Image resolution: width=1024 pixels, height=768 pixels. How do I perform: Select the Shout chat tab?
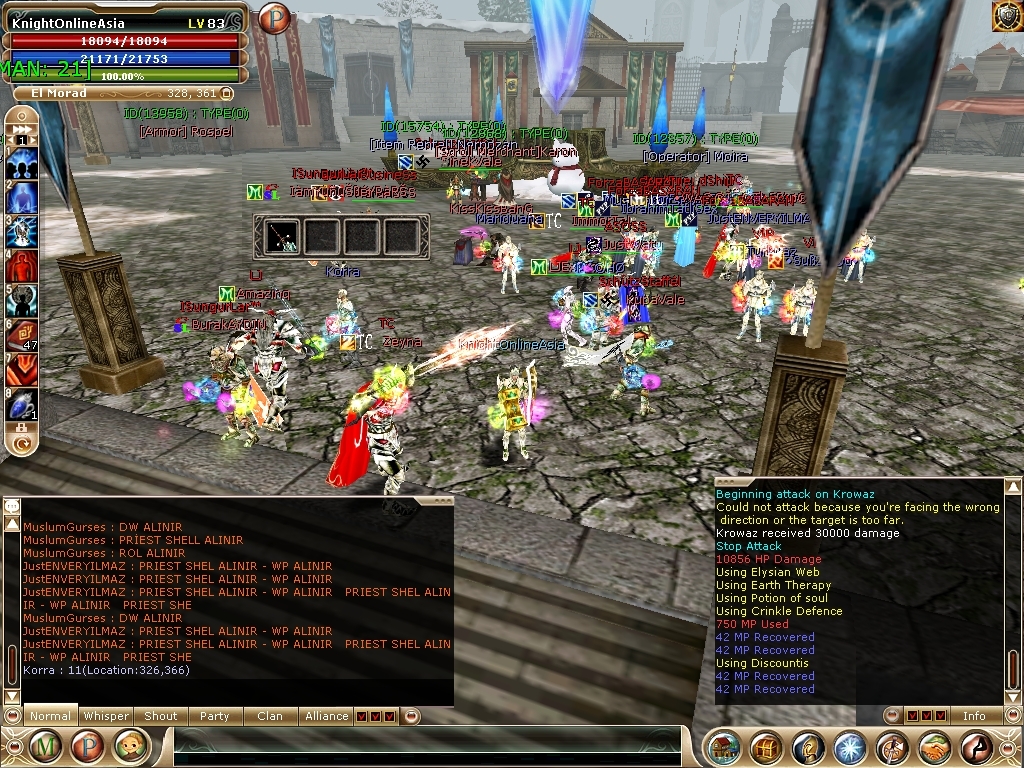coord(160,716)
